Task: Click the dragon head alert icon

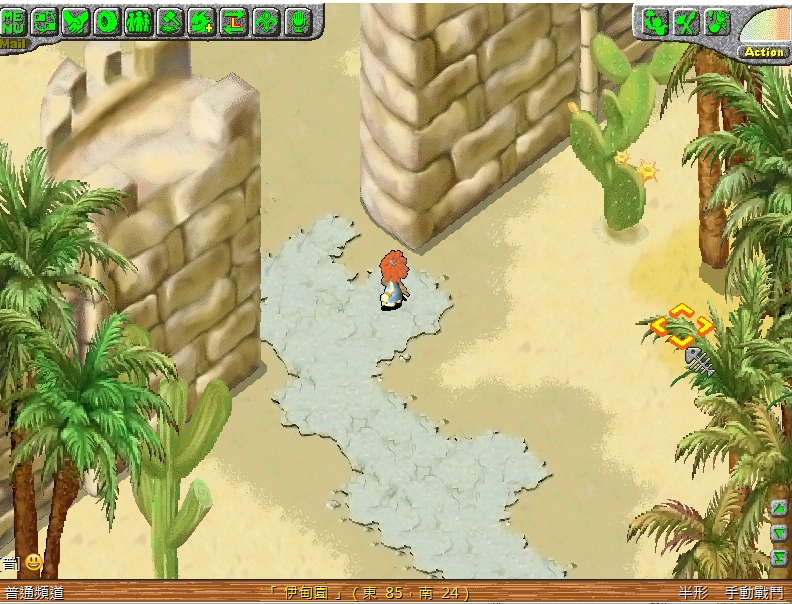Action: coord(717,21)
